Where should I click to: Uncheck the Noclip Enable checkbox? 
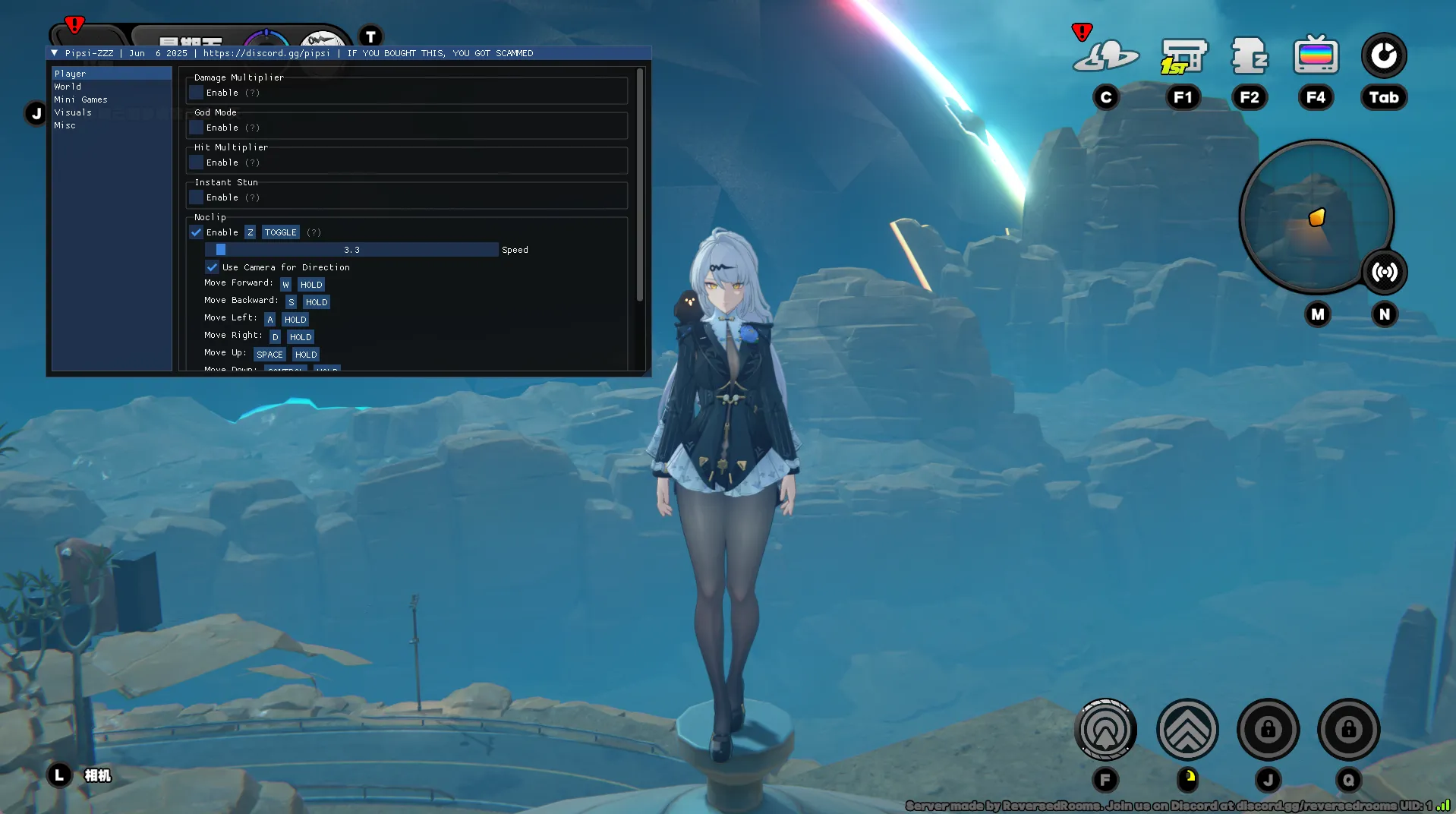(197, 232)
